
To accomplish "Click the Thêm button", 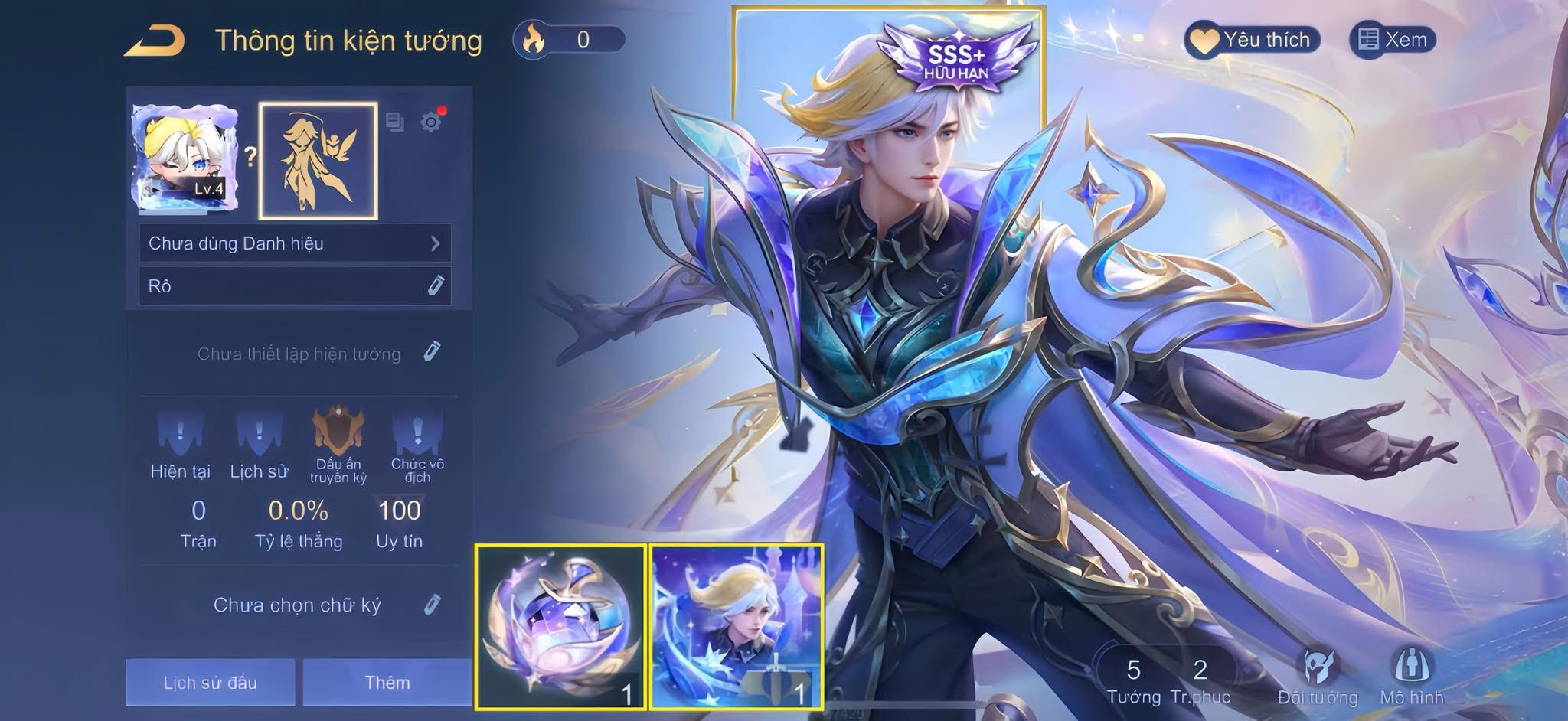I will [387, 682].
